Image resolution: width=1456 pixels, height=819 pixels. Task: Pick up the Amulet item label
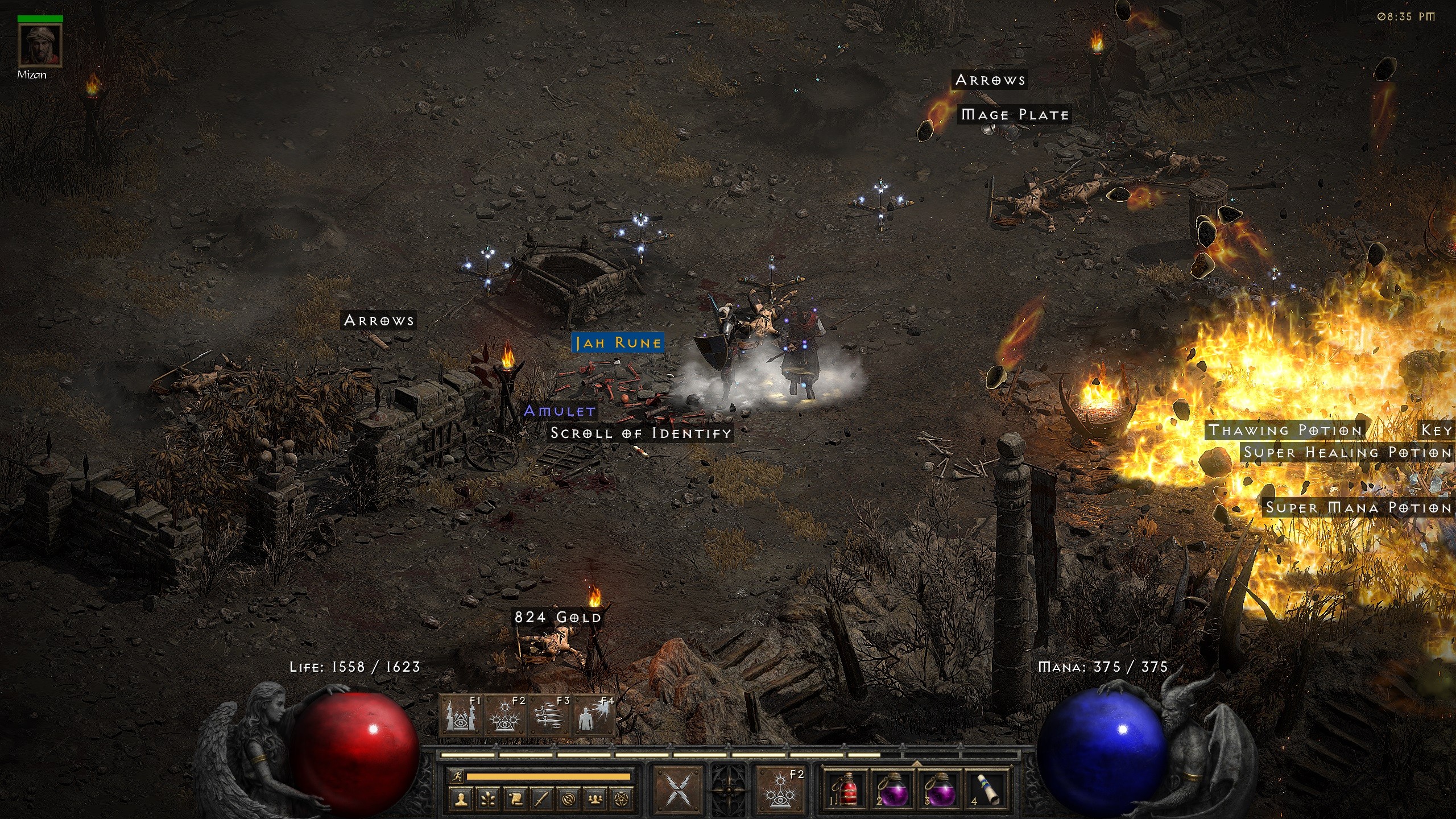pos(559,411)
